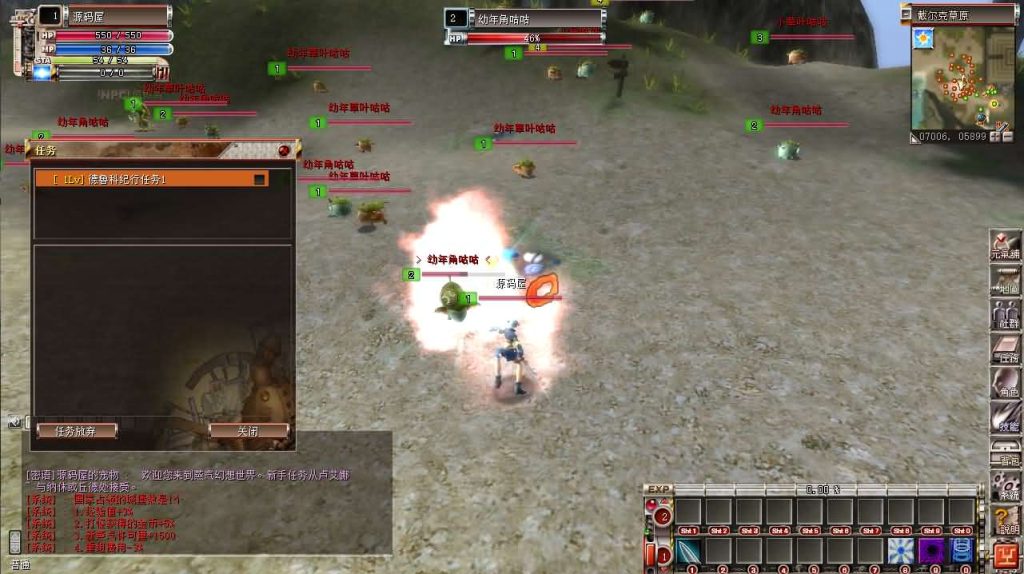Switch to hotbar page 2 red orb
Viewport: 1024px width, 574px height.
coord(664,516)
